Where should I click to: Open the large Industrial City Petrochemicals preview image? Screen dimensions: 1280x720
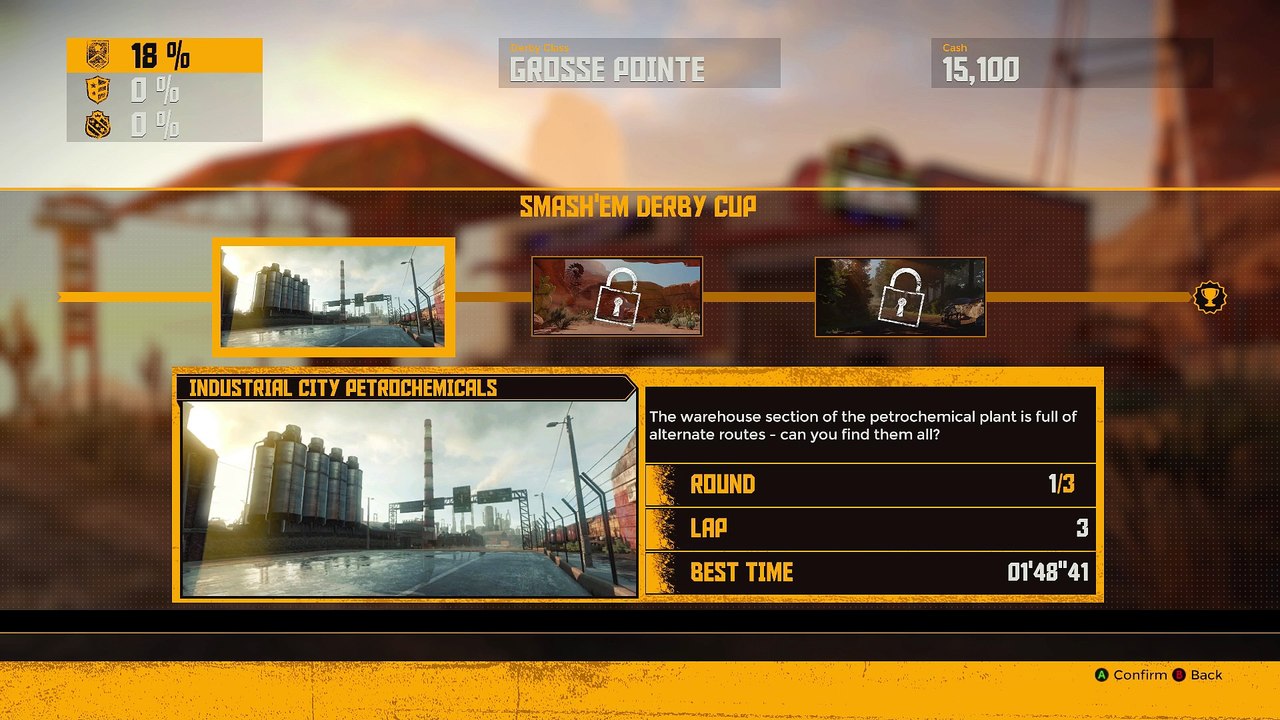coord(408,499)
